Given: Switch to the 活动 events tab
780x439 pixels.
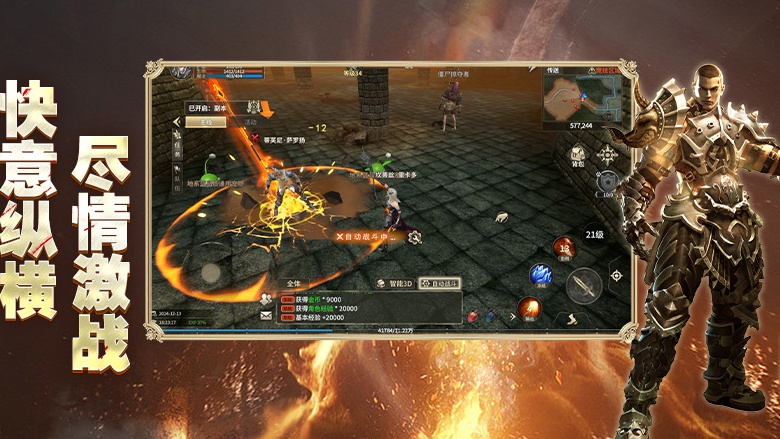Looking at the screenshot, I should [250, 122].
